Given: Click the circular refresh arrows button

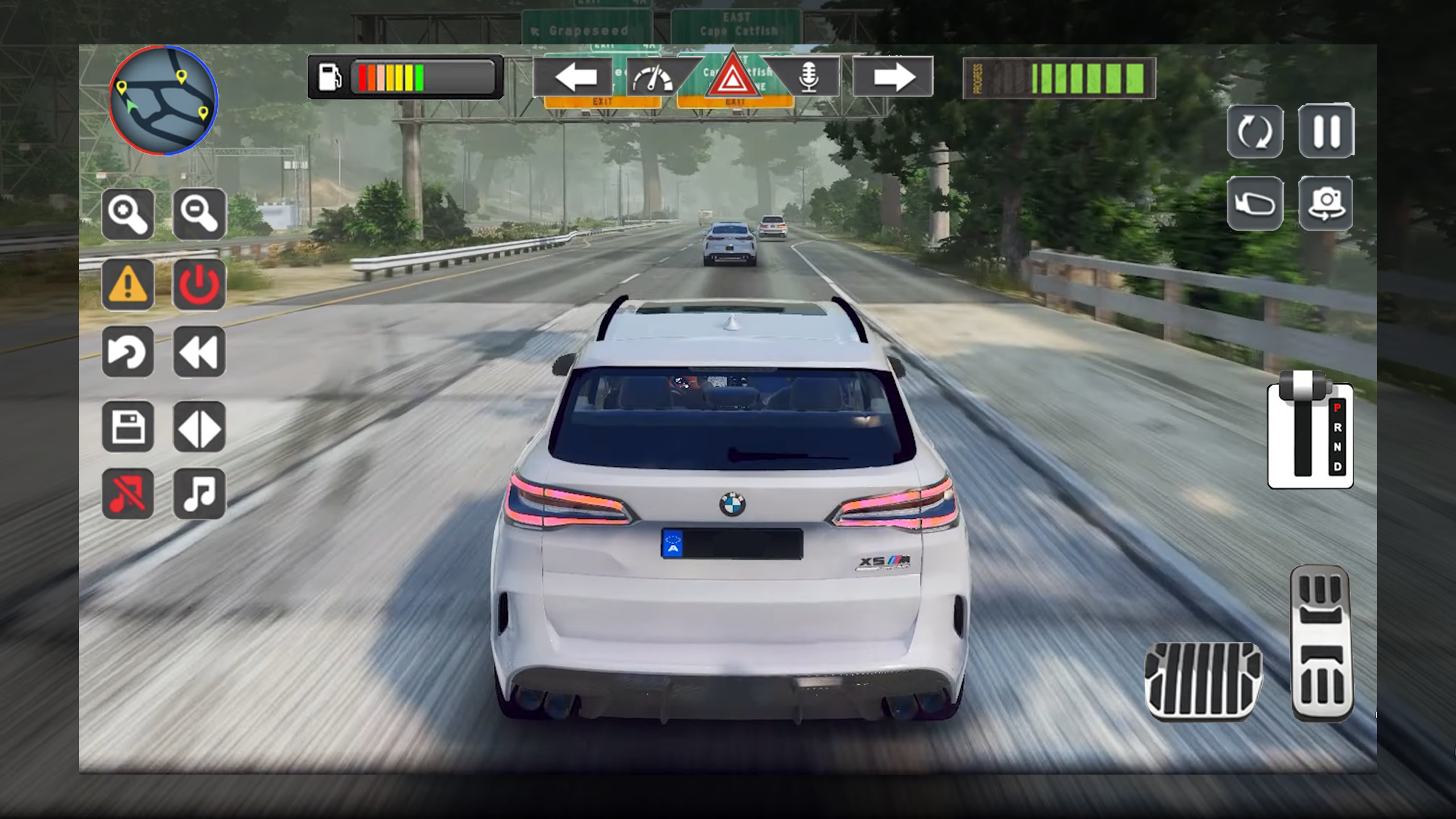Looking at the screenshot, I should (x=1255, y=132).
